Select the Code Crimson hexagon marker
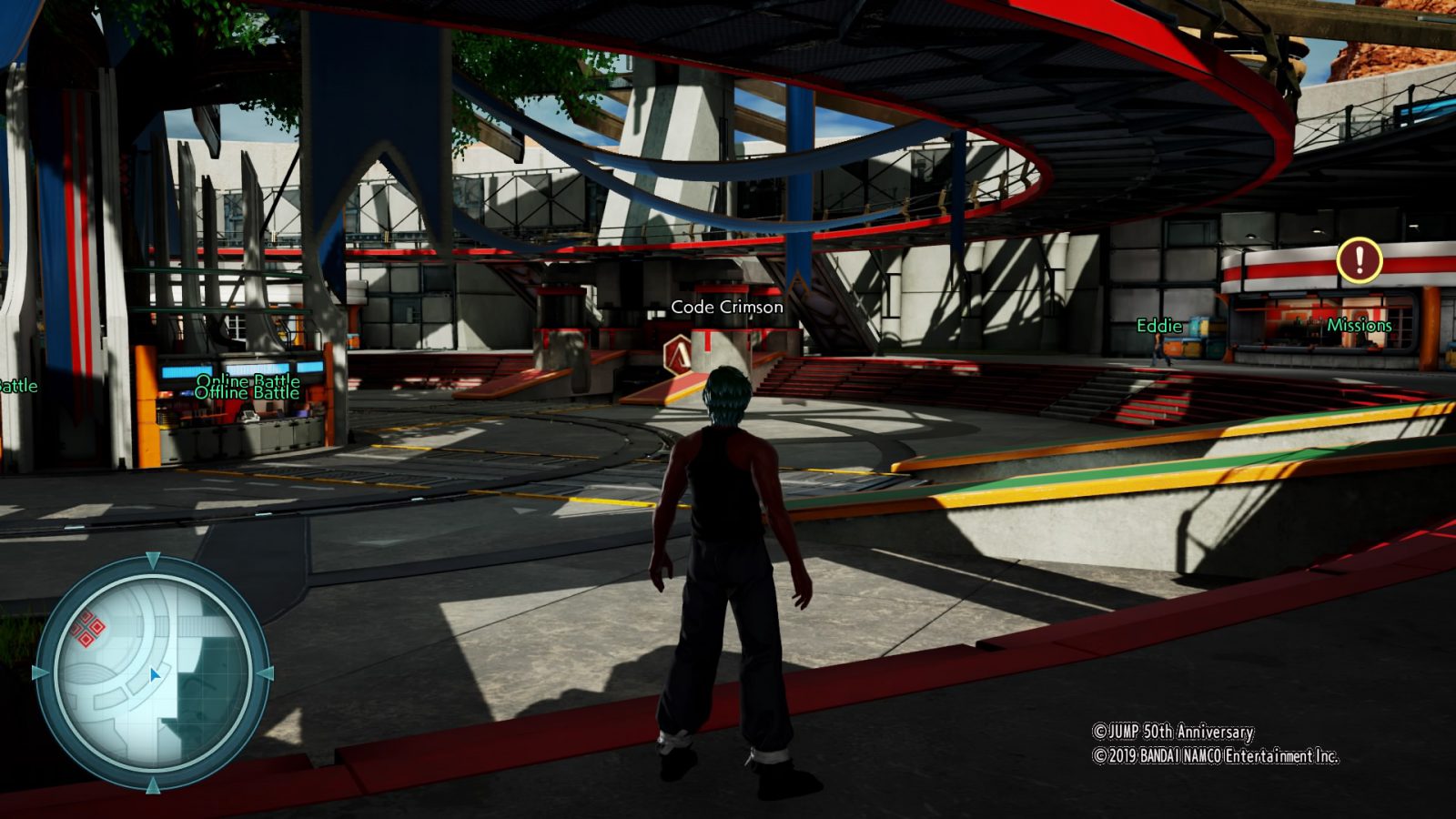 678,353
